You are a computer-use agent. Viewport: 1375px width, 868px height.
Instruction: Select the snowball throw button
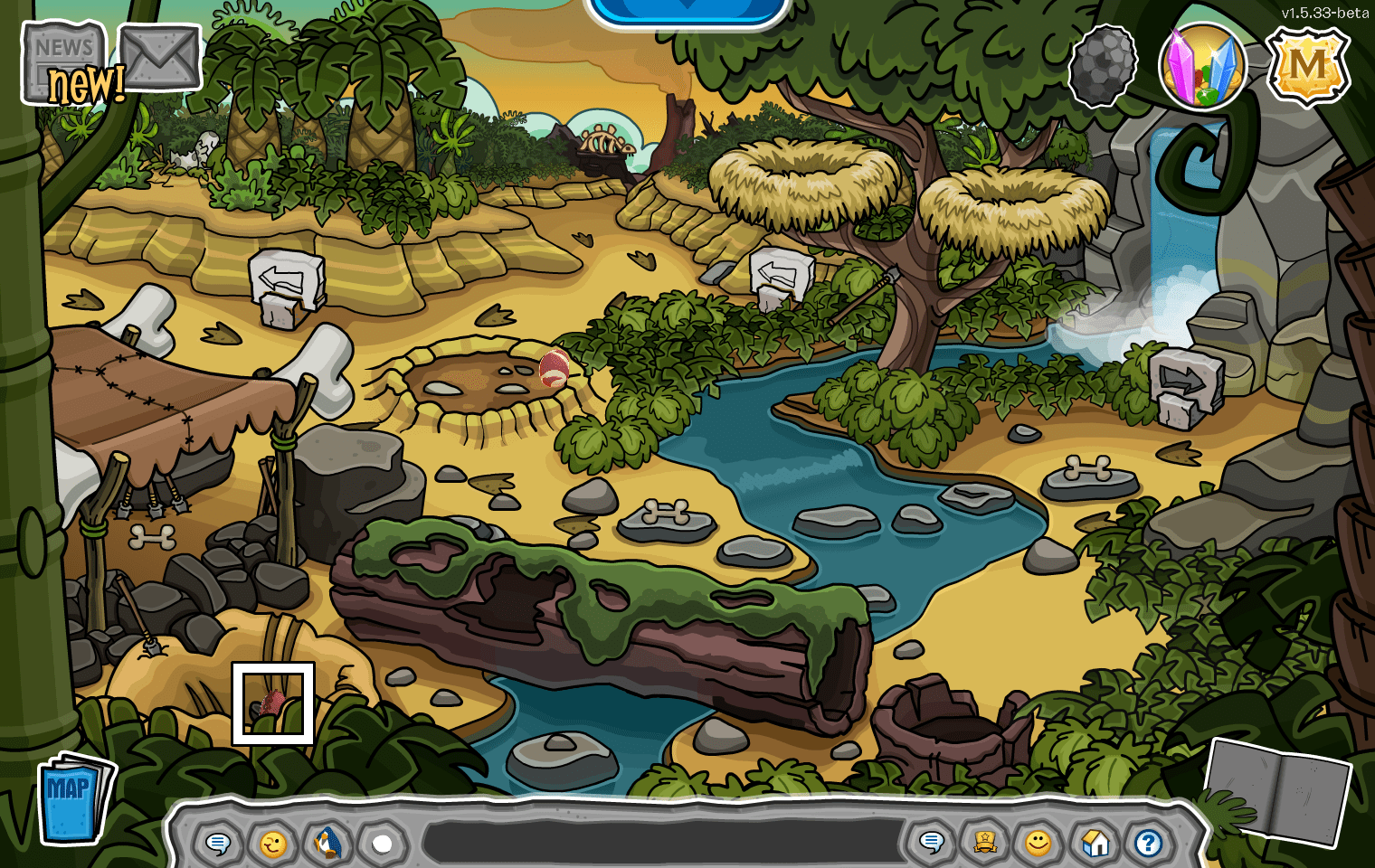point(383,844)
